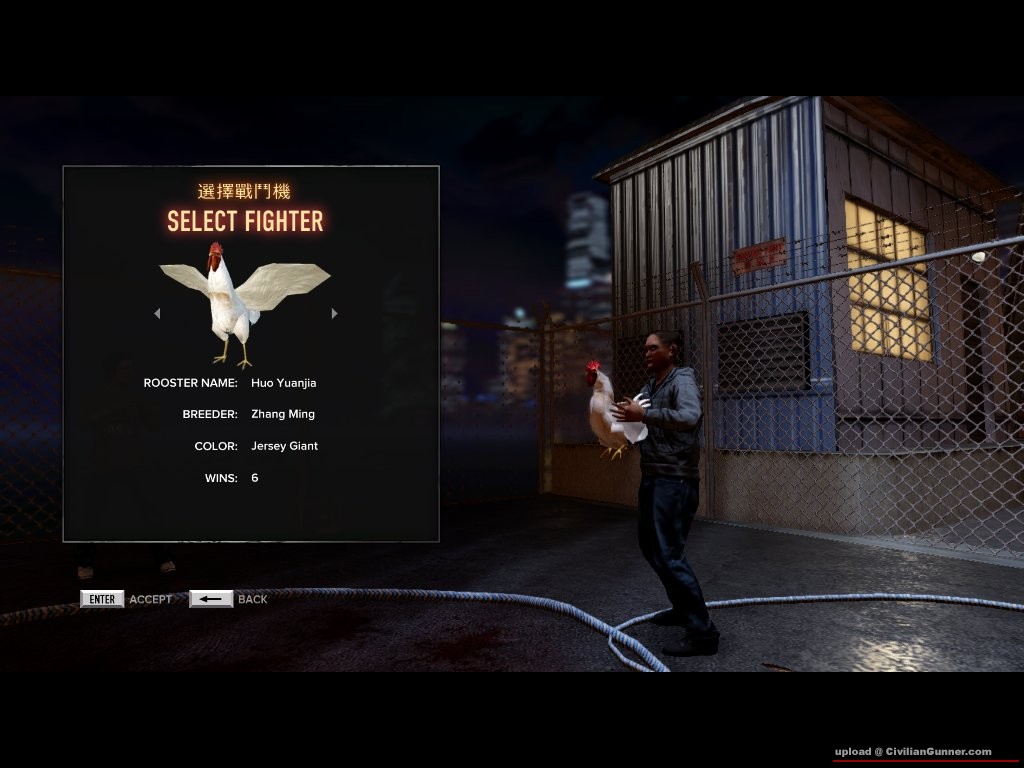Accept the selected fighter
This screenshot has height=768, width=1024.
pyautogui.click(x=102, y=599)
